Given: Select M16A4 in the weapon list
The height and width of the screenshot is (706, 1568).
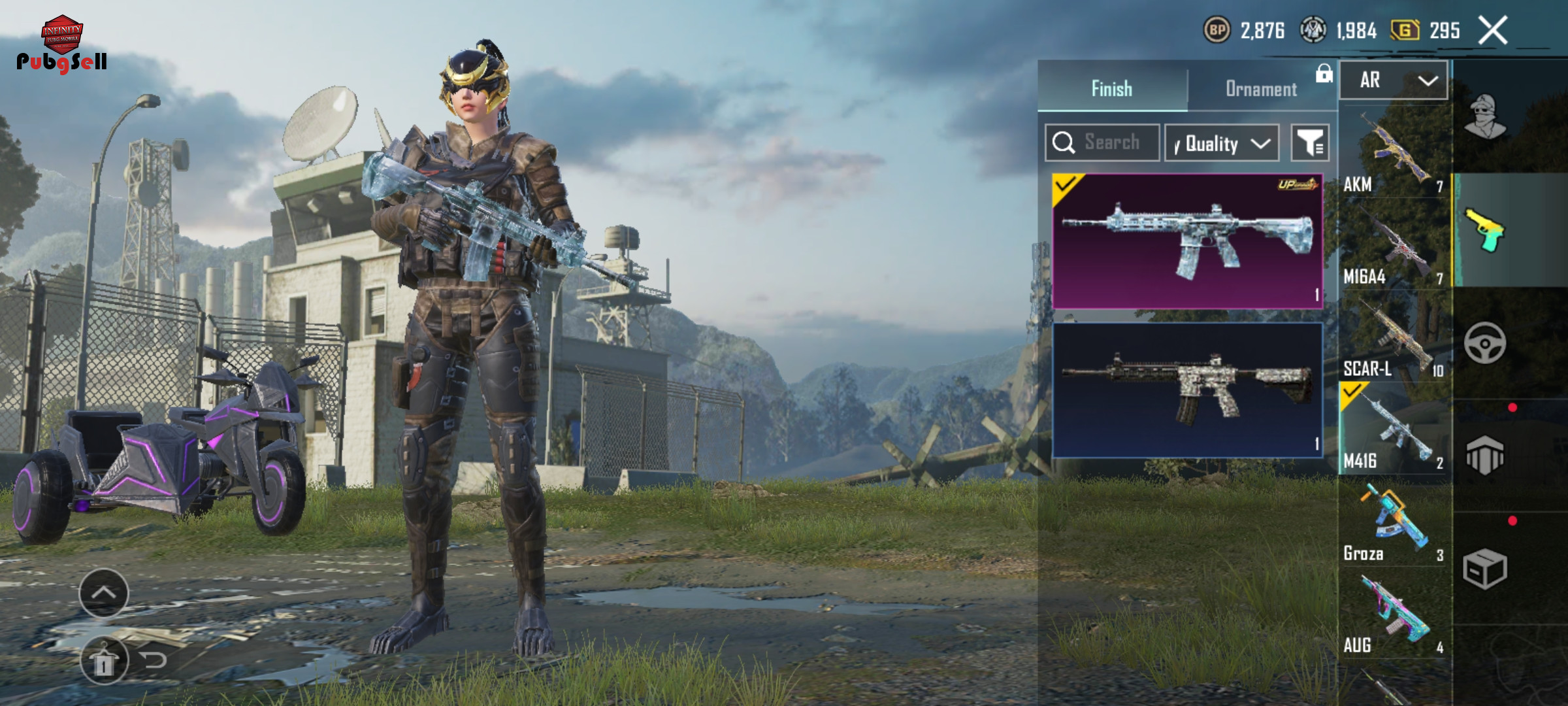Looking at the screenshot, I should [1394, 245].
